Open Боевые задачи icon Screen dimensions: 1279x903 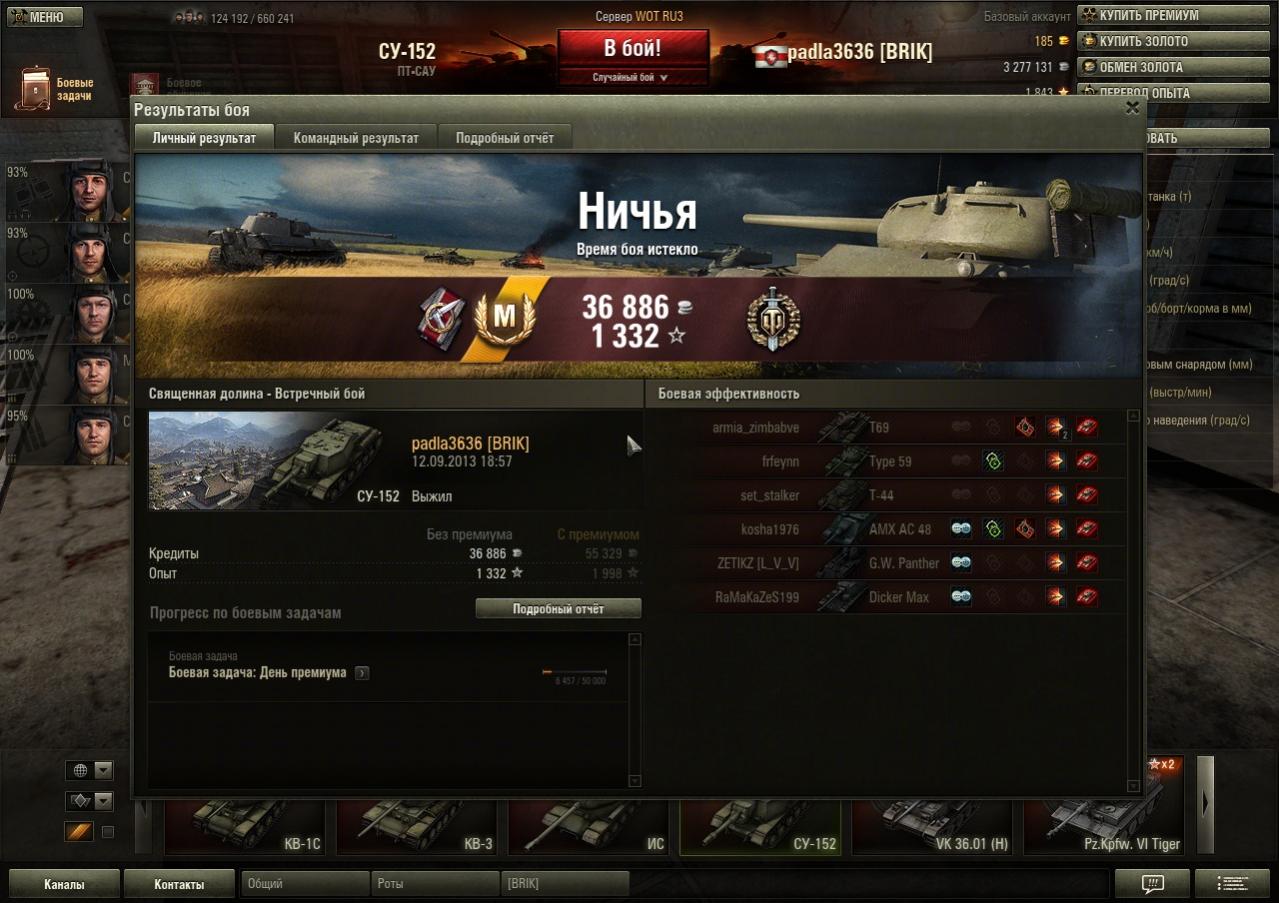(x=35, y=89)
